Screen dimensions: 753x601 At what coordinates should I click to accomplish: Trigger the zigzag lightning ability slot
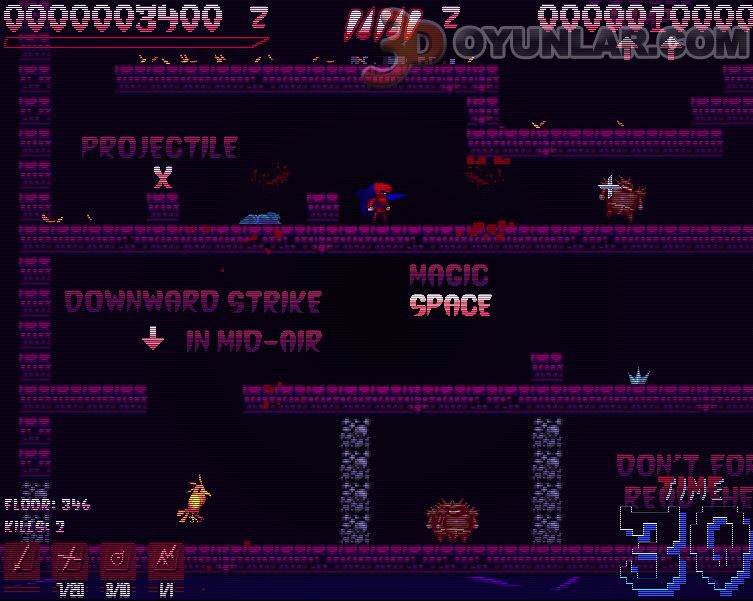165,562
